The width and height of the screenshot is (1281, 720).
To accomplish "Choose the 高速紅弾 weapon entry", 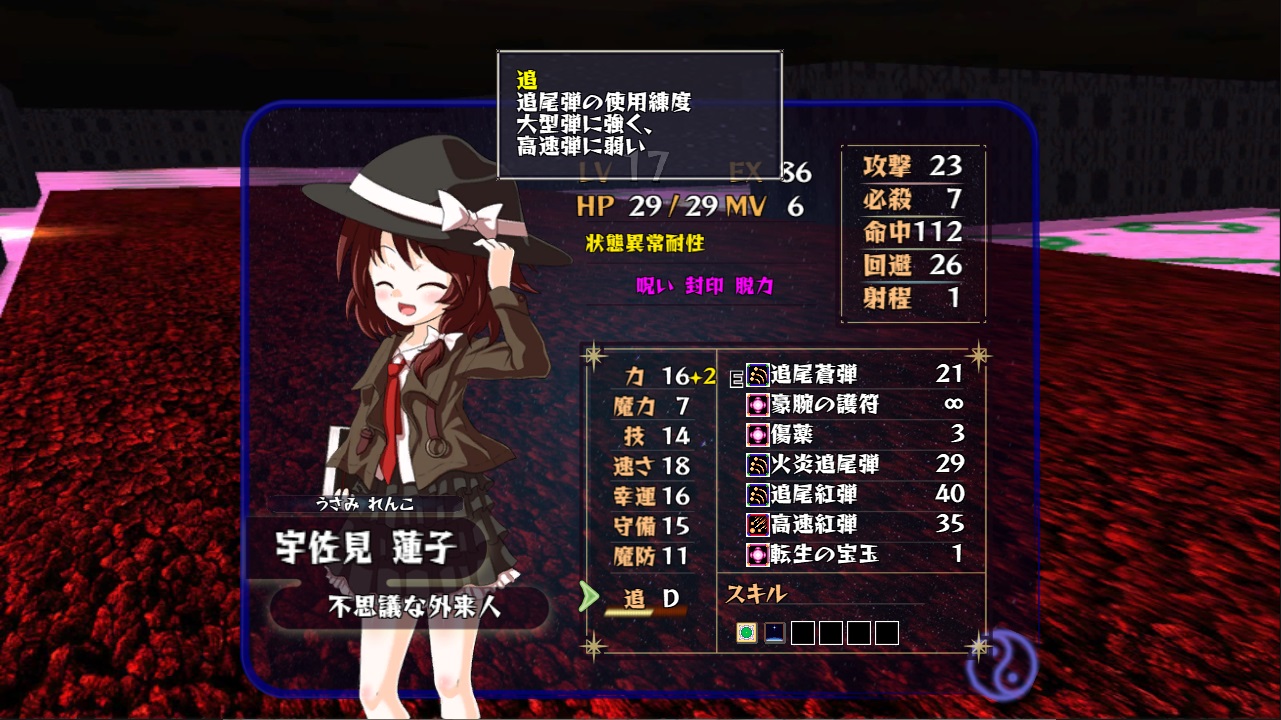I will (853, 525).
